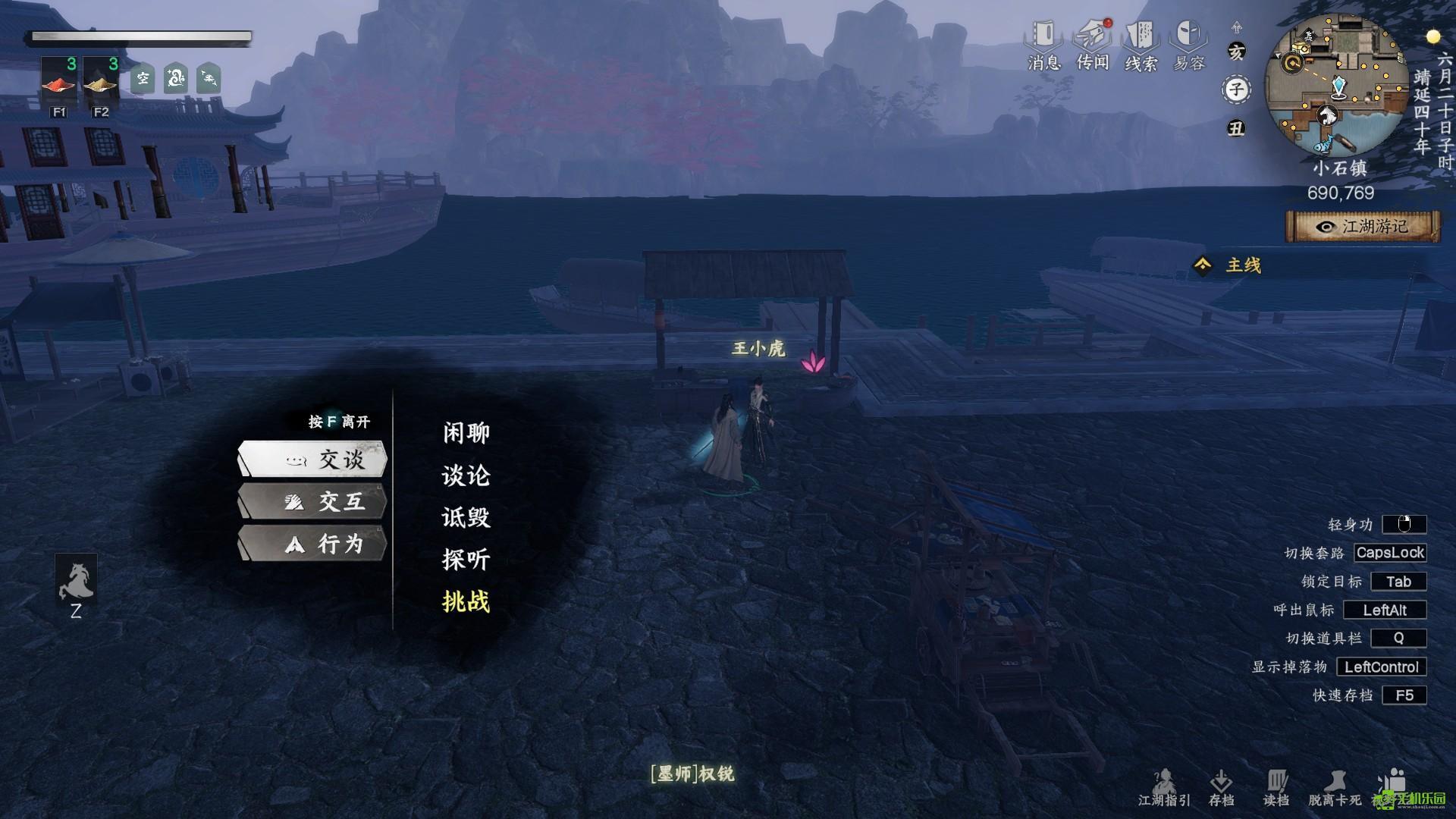The height and width of the screenshot is (819, 1456).
Task: Choose the 闲聊 chat option
Action: click(x=466, y=433)
